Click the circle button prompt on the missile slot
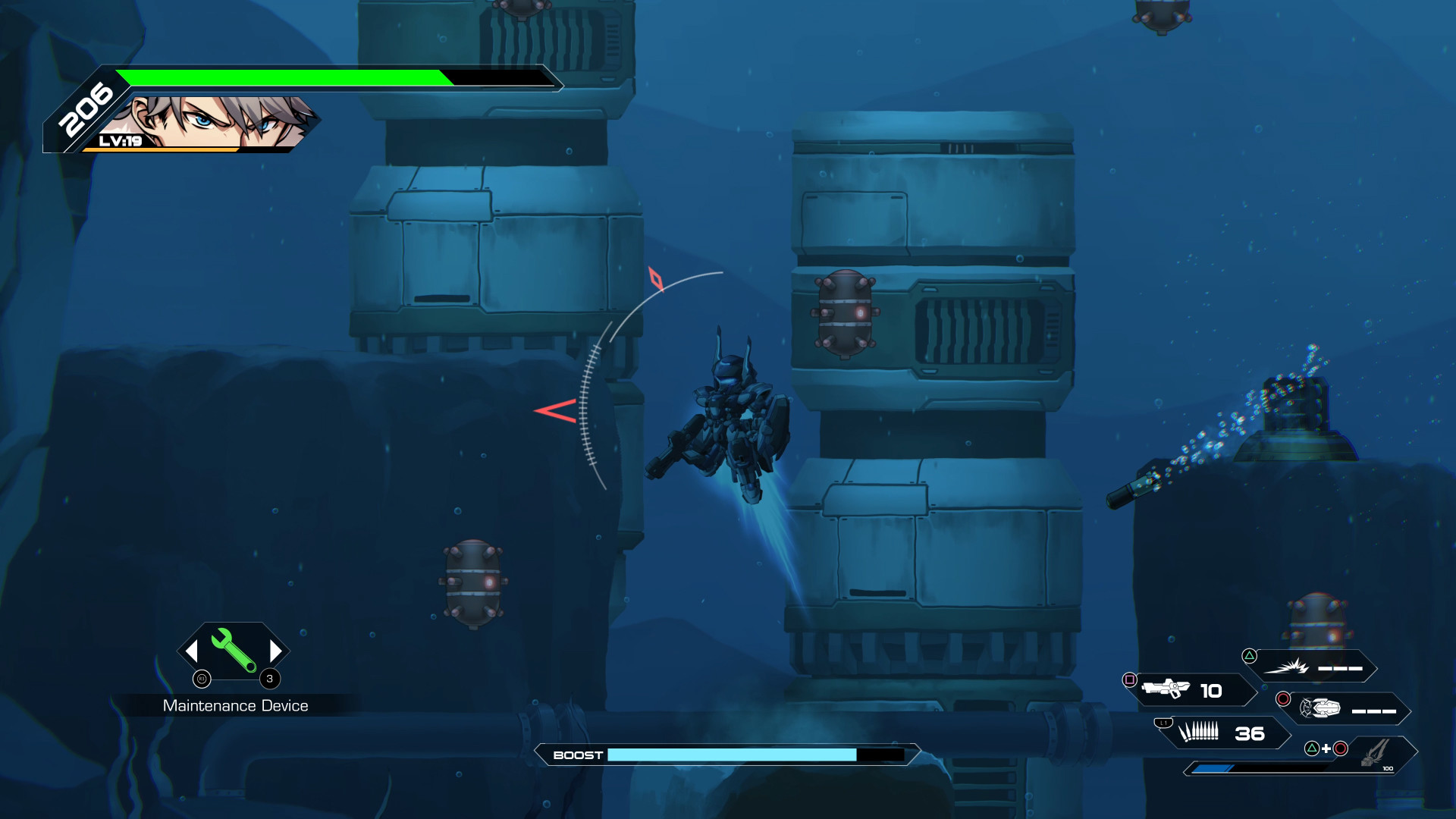 point(1282,697)
